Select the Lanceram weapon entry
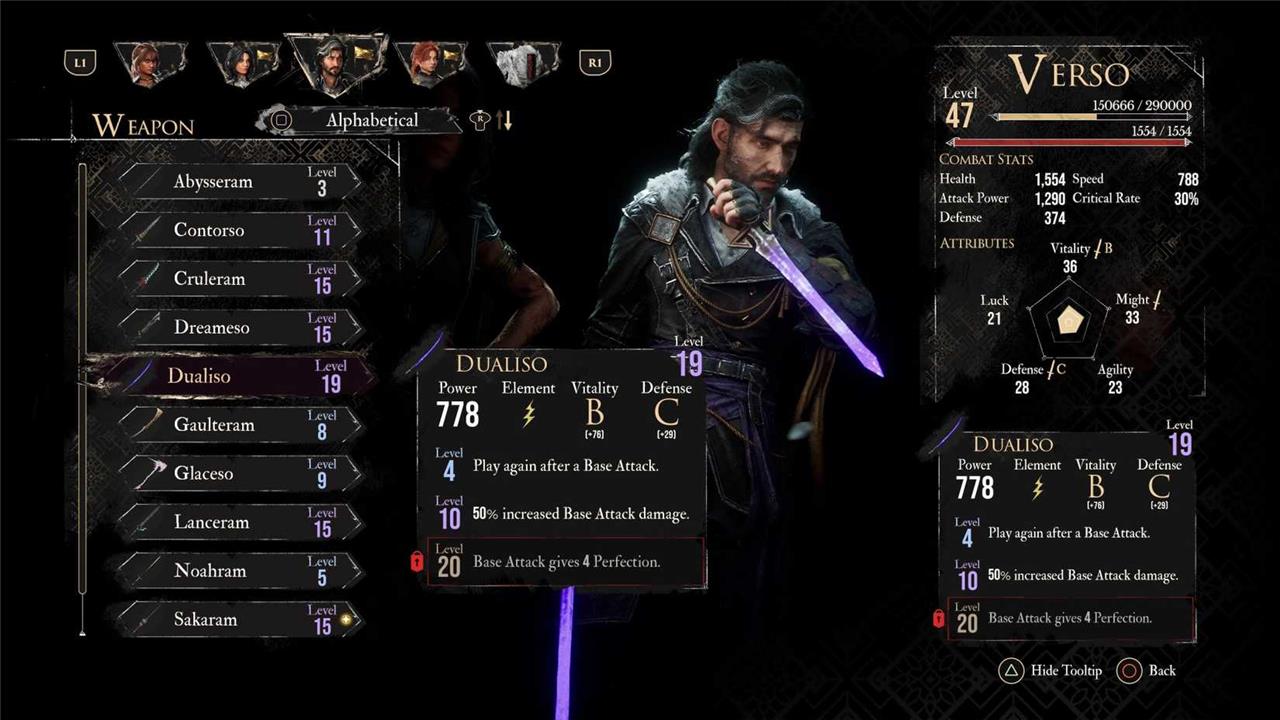 coord(240,522)
